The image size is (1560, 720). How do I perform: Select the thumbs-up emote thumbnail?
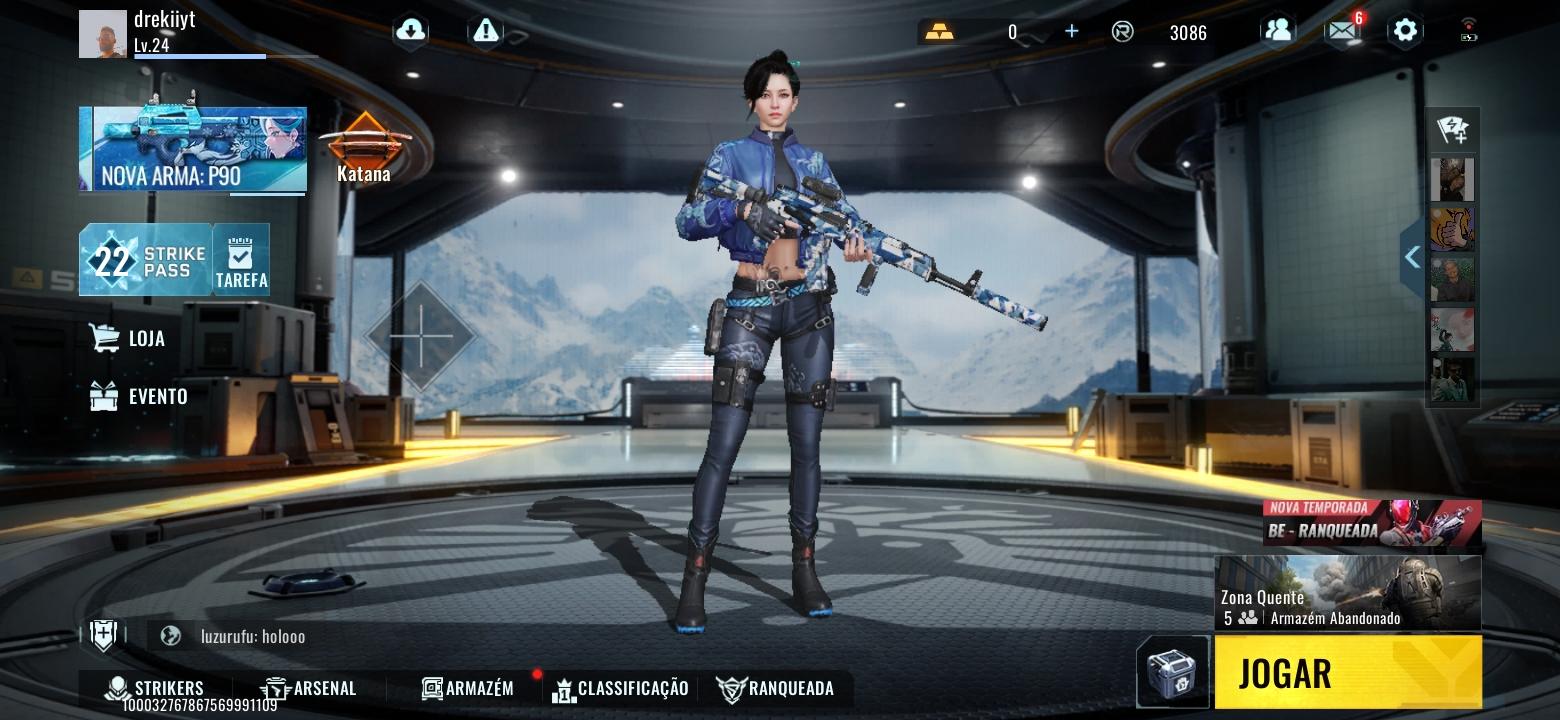[1451, 228]
